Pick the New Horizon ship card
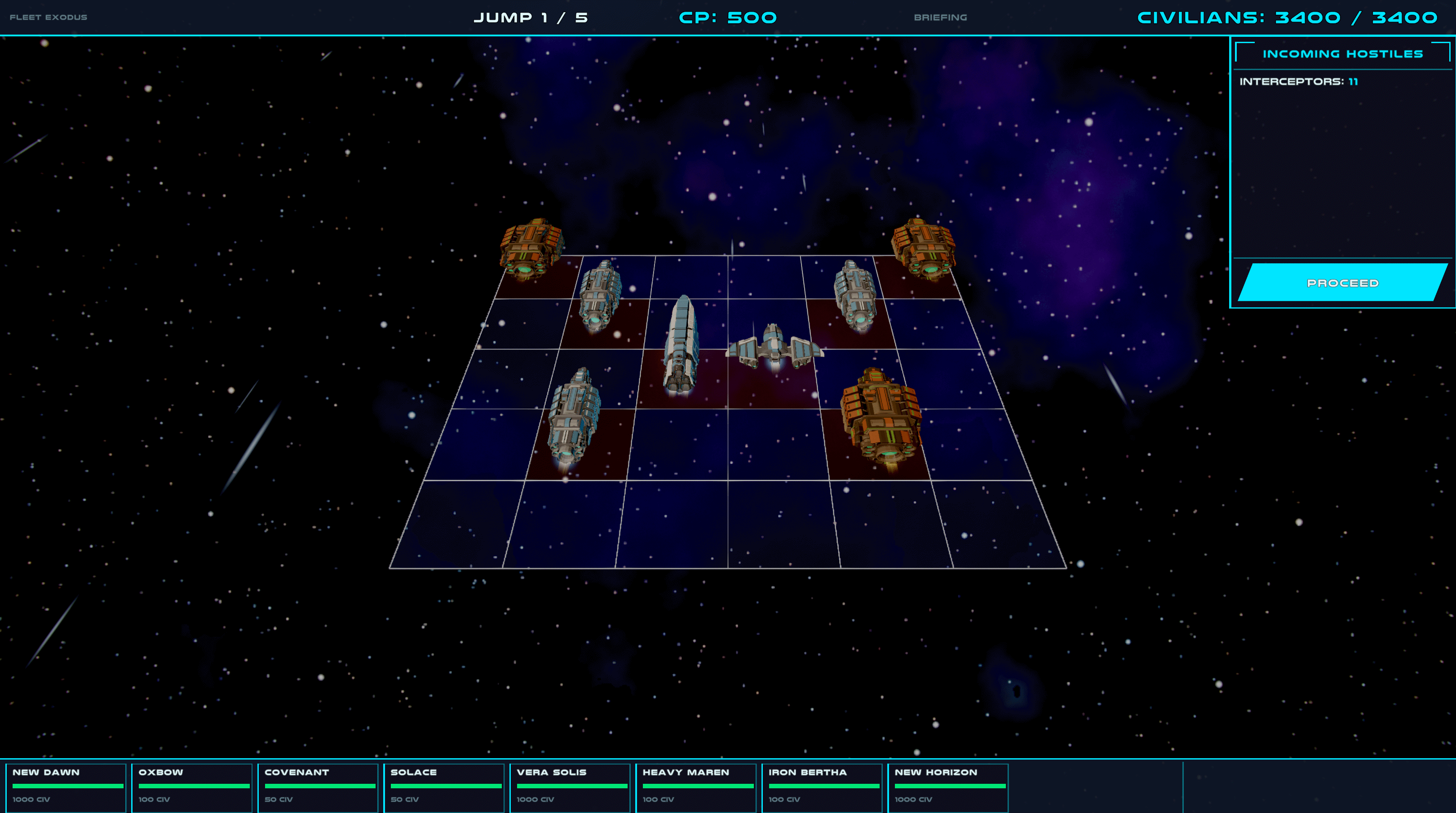The width and height of the screenshot is (1456, 813). pyautogui.click(x=948, y=787)
